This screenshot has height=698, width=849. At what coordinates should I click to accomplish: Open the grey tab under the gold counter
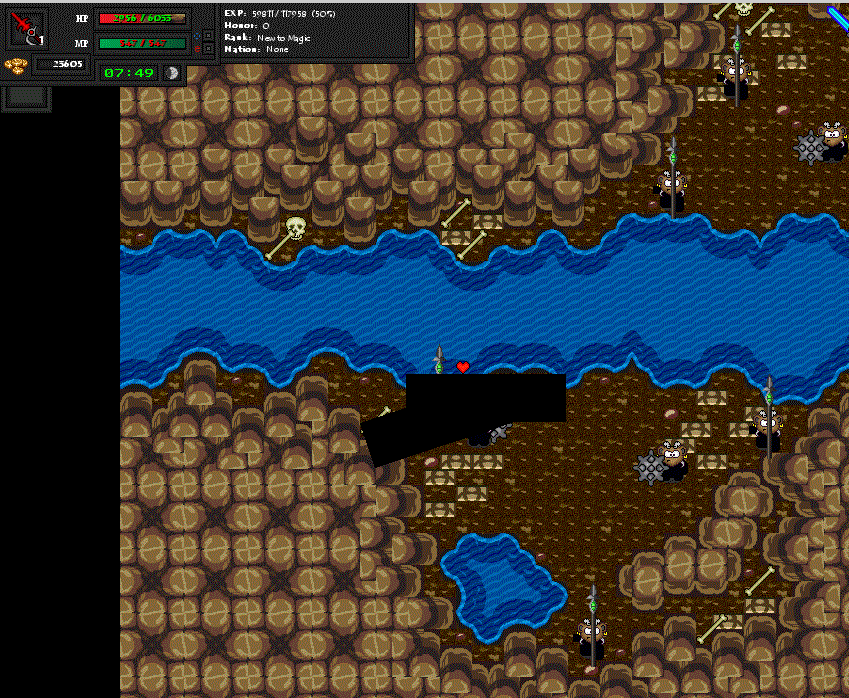tap(27, 97)
